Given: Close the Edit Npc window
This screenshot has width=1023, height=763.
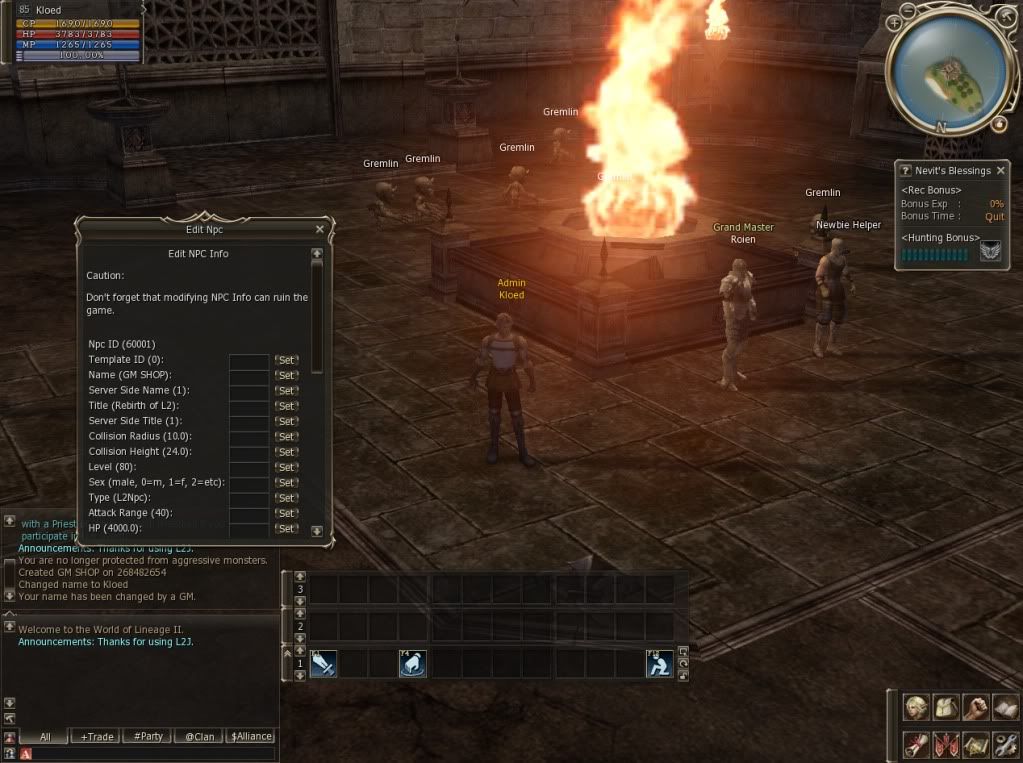Looking at the screenshot, I should [320, 229].
